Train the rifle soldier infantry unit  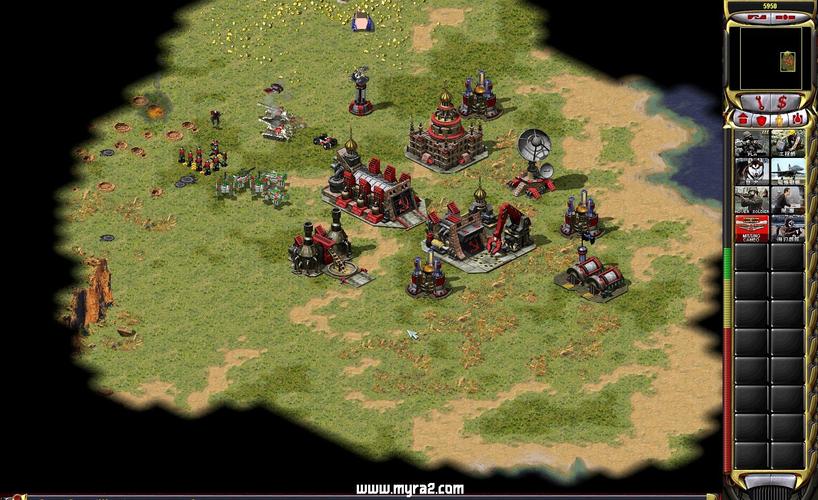751,143
